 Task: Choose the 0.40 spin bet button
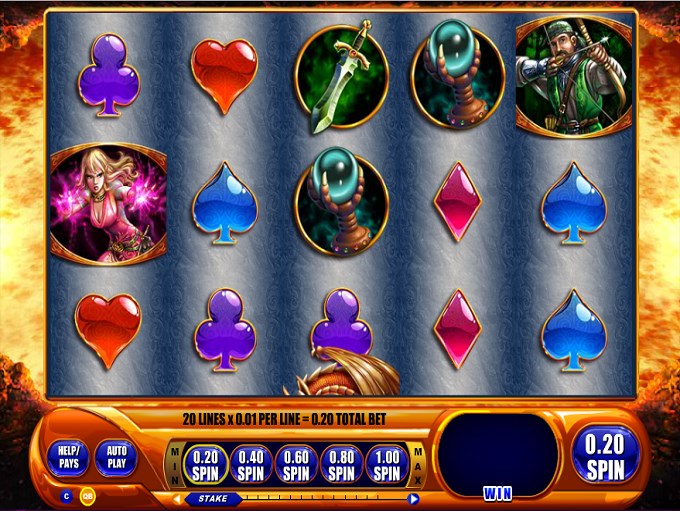250,464
